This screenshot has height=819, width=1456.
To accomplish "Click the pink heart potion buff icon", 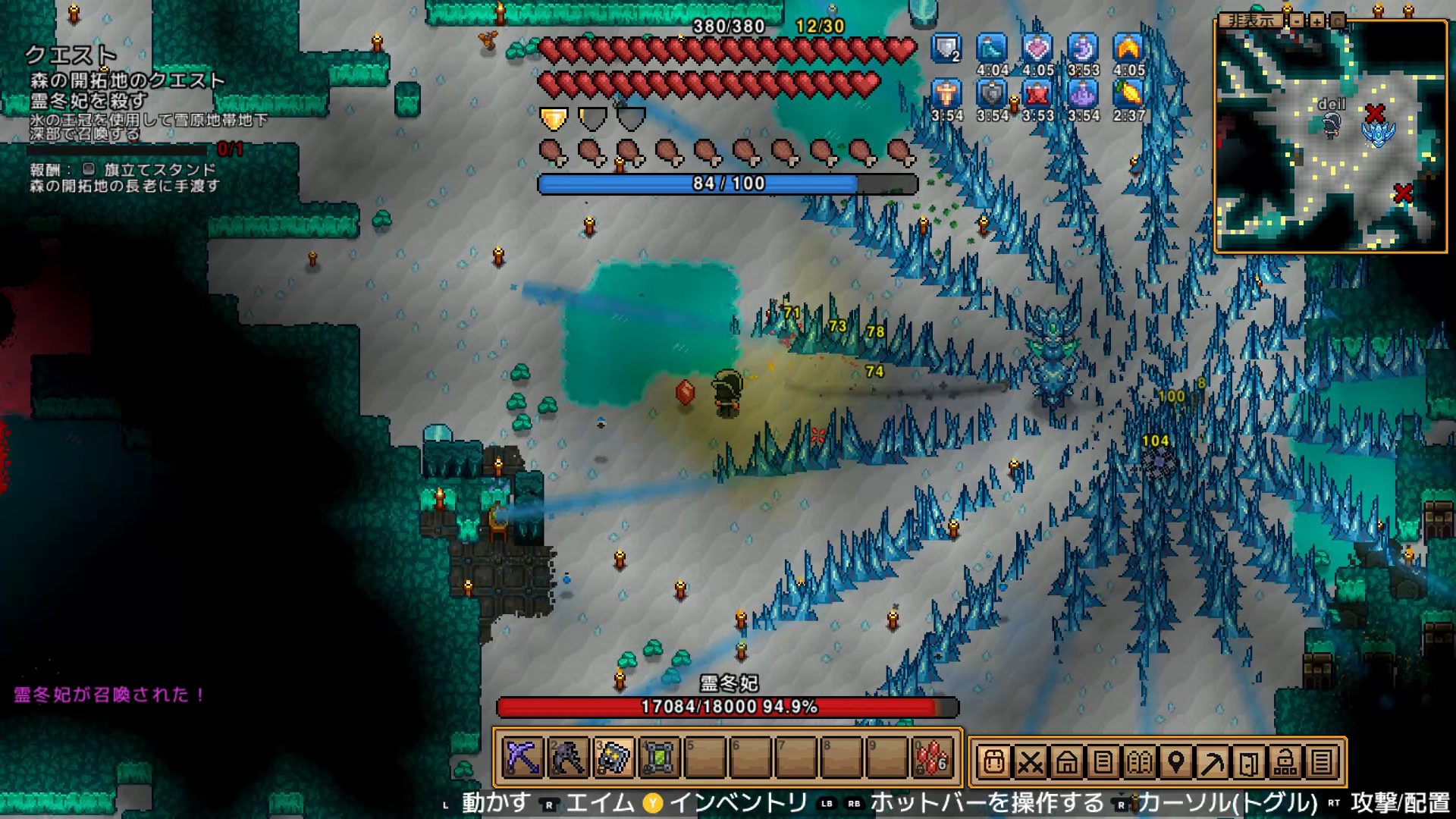I will tap(1037, 49).
